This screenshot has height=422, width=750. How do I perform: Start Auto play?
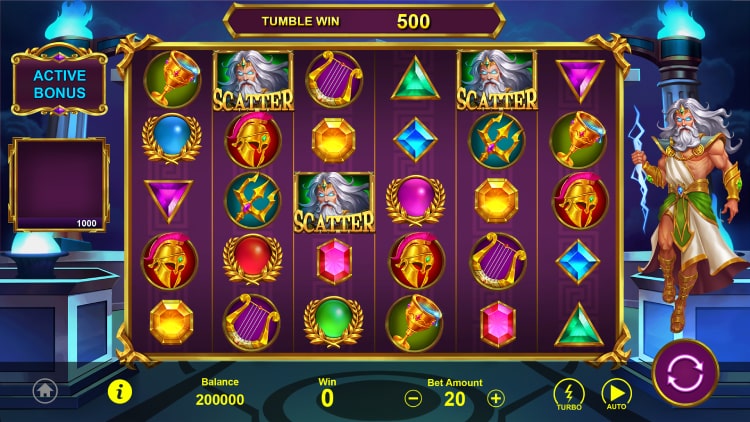point(616,393)
